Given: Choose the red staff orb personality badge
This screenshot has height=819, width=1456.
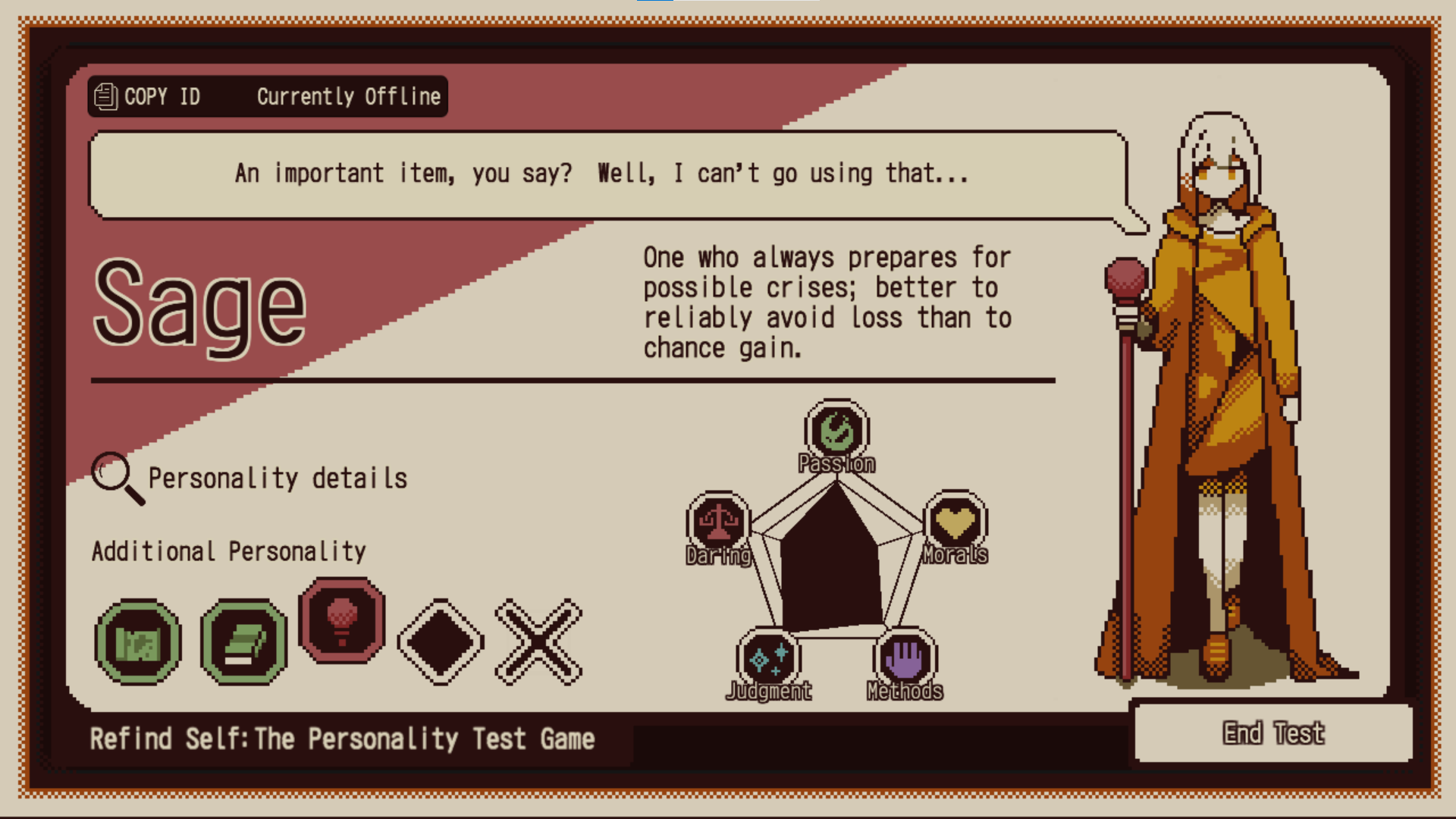Looking at the screenshot, I should click(342, 620).
